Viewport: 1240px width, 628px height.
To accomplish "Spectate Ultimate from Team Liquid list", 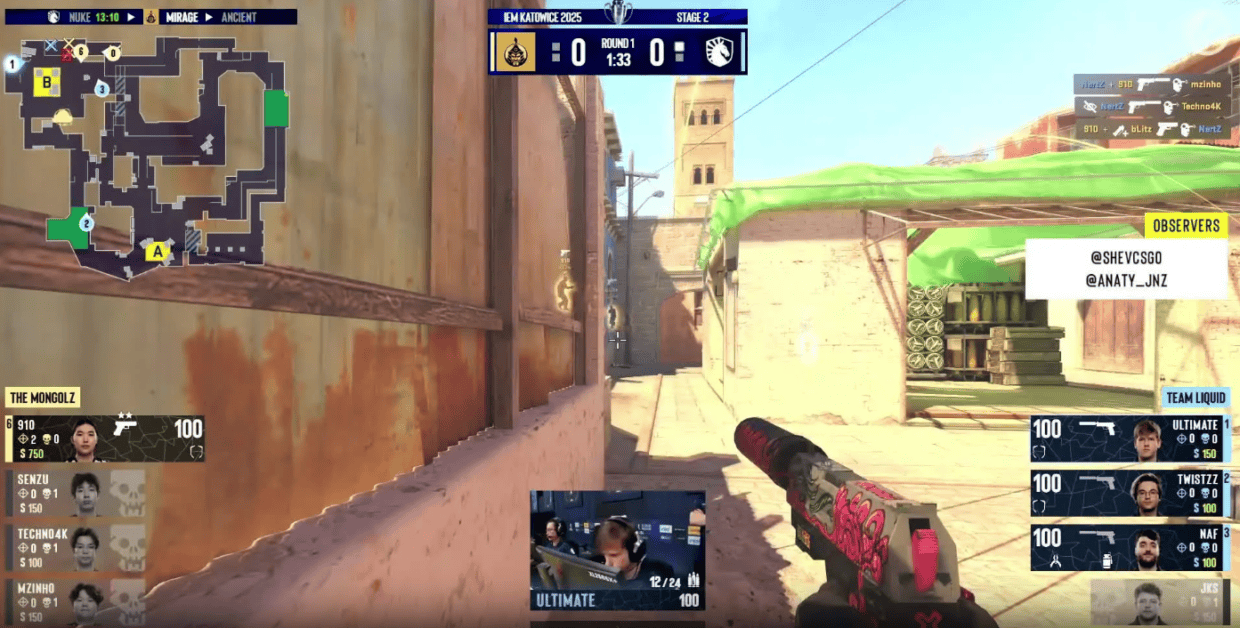I will pyautogui.click(x=1129, y=439).
